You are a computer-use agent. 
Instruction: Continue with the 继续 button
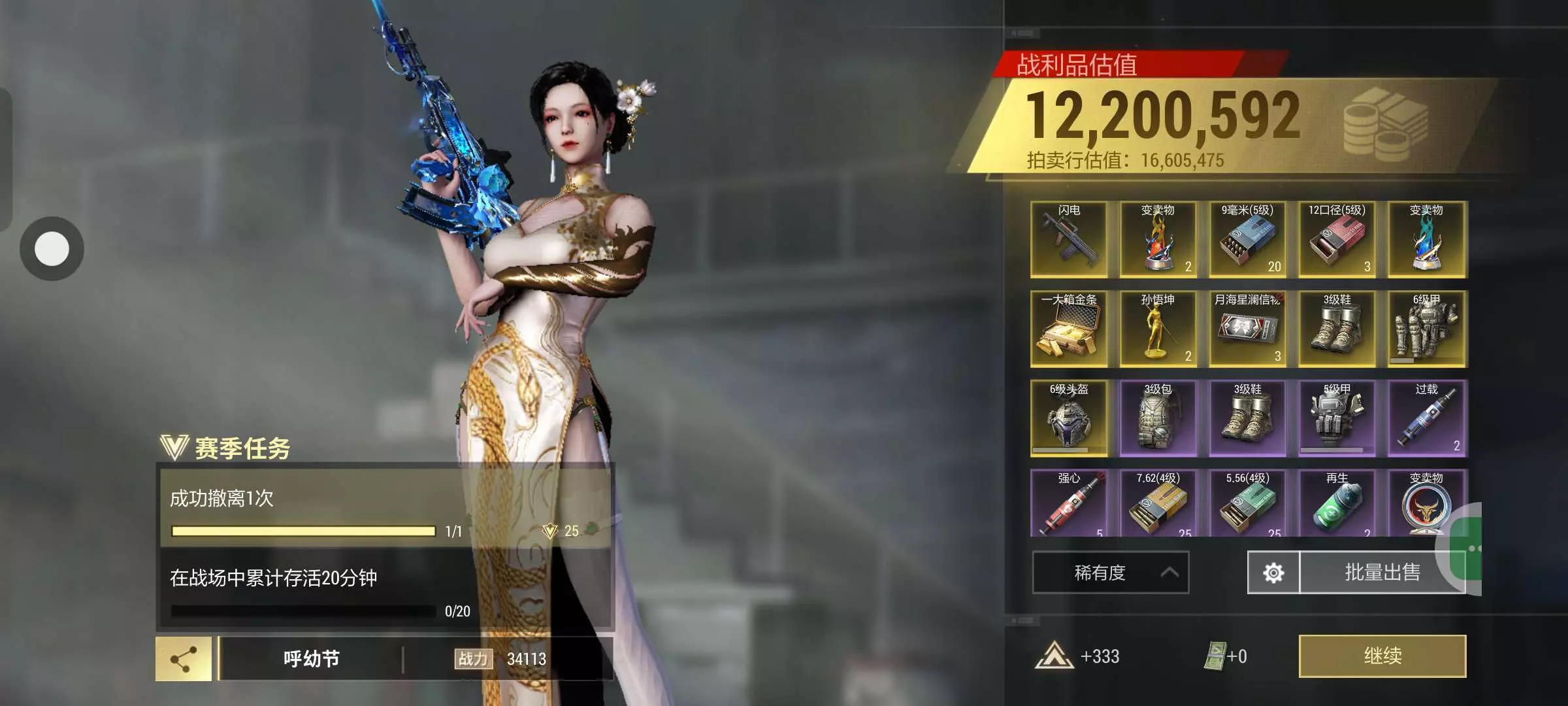point(1382,656)
